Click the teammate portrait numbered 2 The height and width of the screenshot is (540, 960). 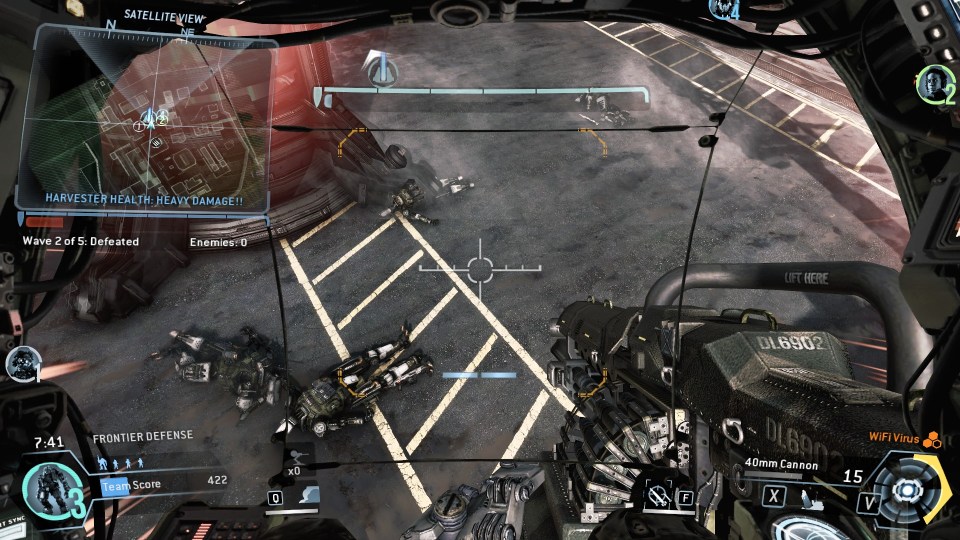tap(932, 84)
